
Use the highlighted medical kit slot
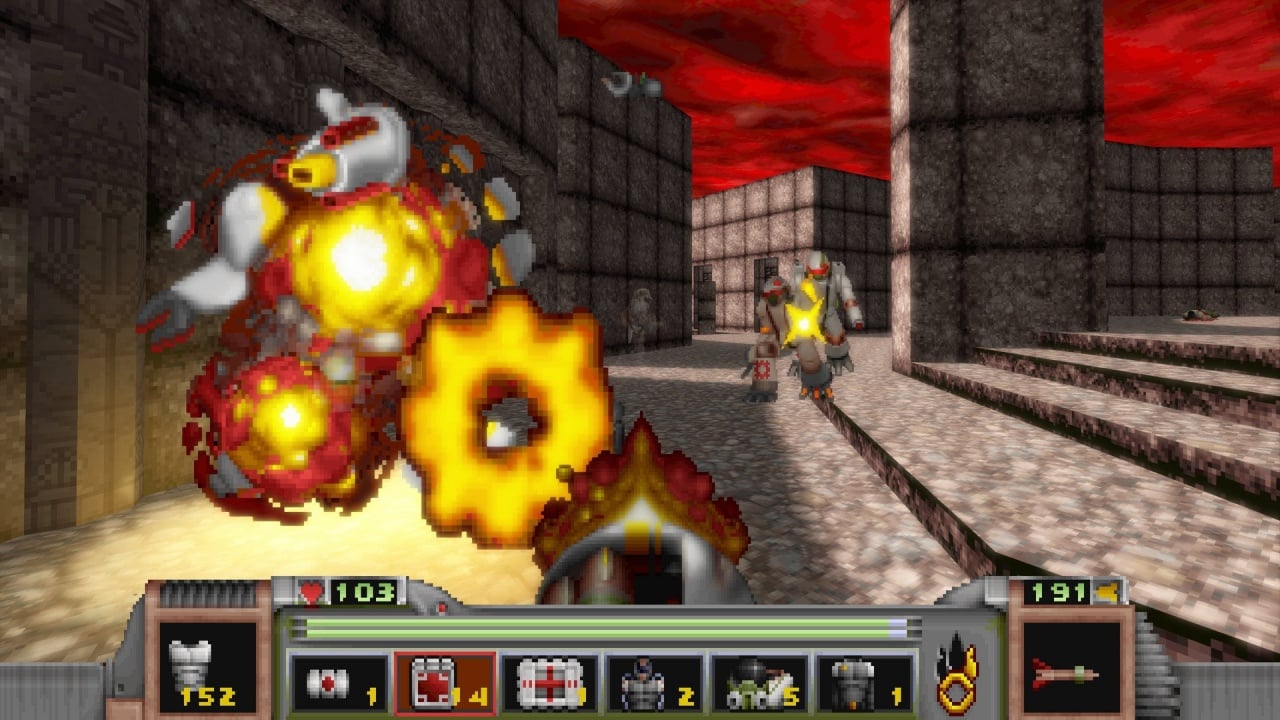pyautogui.click(x=445, y=684)
